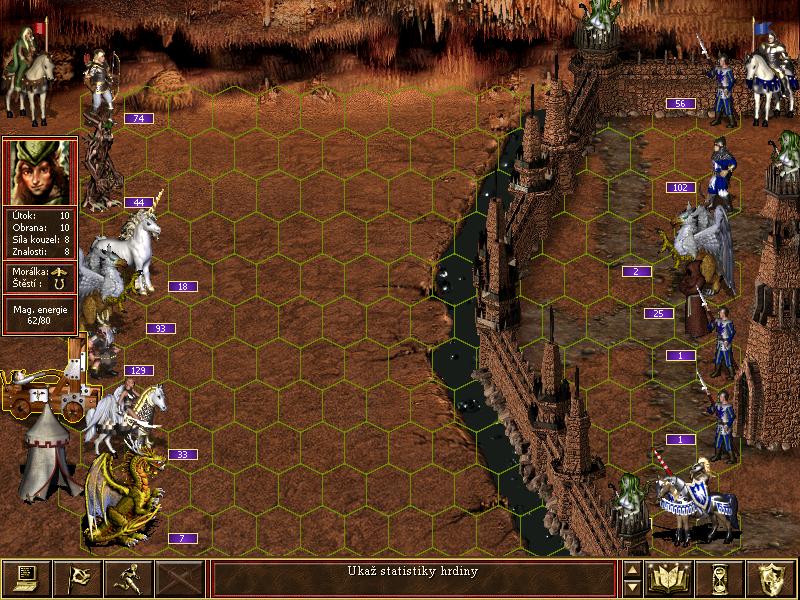Viewport: 800px width, 600px height.
Task: Make the active unit wait with the hourglass
Action: [x=720, y=578]
